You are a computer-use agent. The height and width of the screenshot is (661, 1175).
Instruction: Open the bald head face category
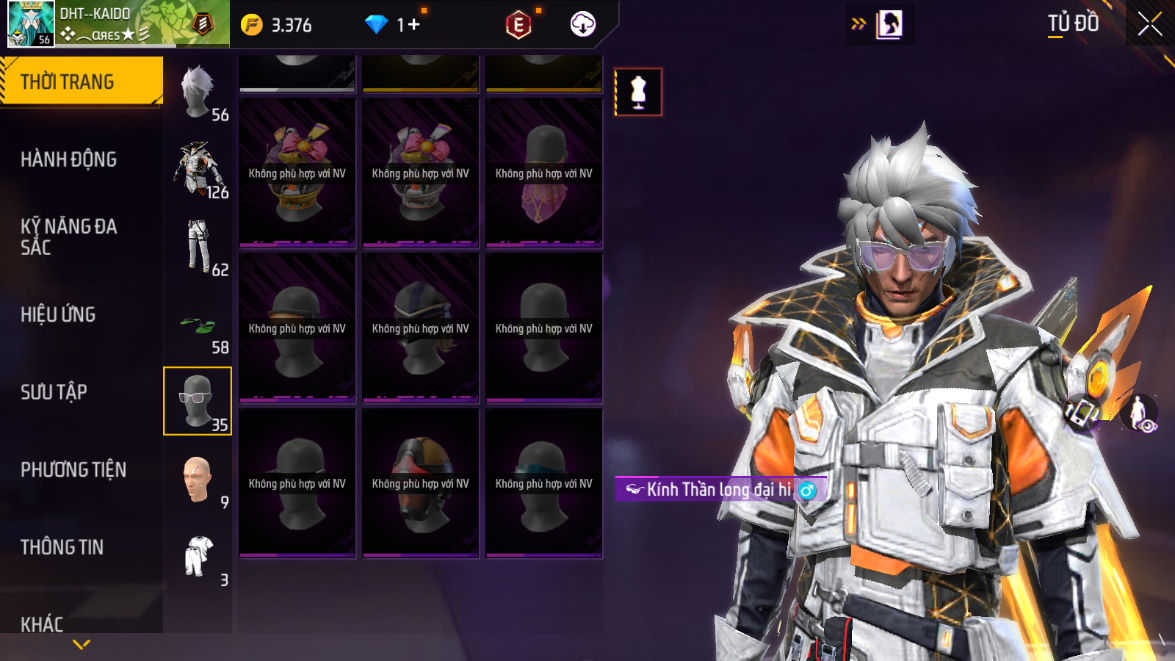pyautogui.click(x=198, y=479)
